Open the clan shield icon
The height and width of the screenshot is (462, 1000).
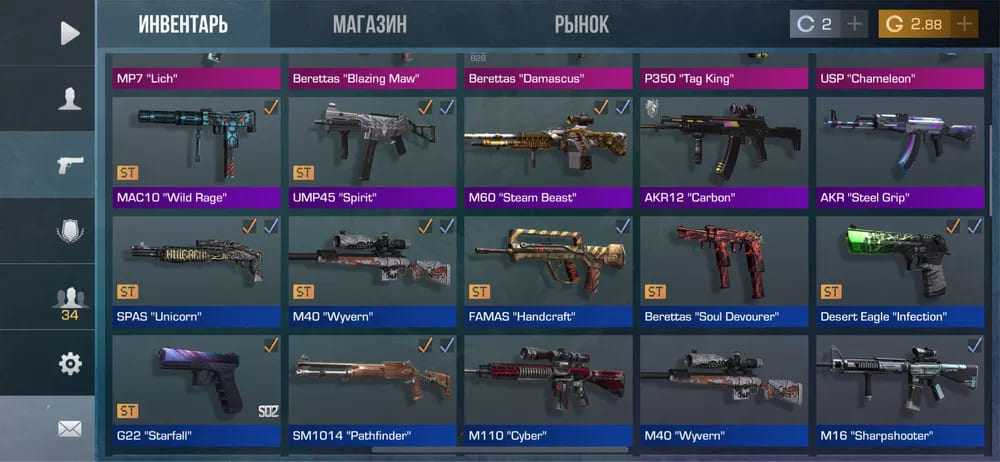69,231
